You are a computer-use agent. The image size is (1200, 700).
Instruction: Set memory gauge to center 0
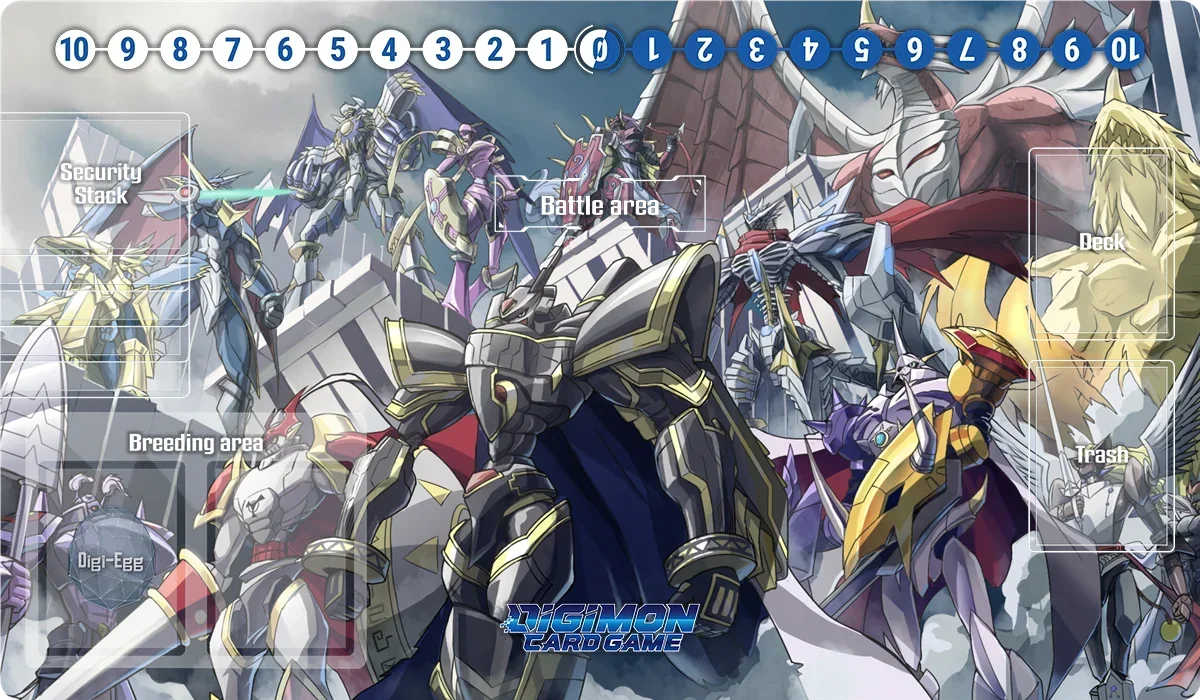tap(599, 48)
